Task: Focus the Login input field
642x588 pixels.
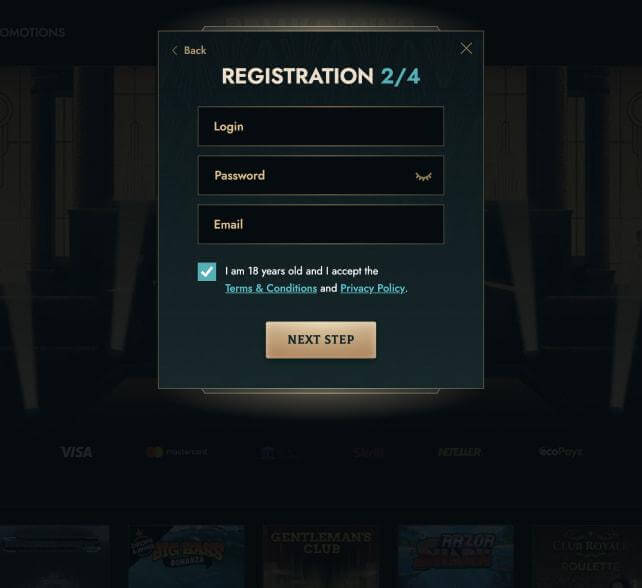Action: pyautogui.click(x=320, y=127)
